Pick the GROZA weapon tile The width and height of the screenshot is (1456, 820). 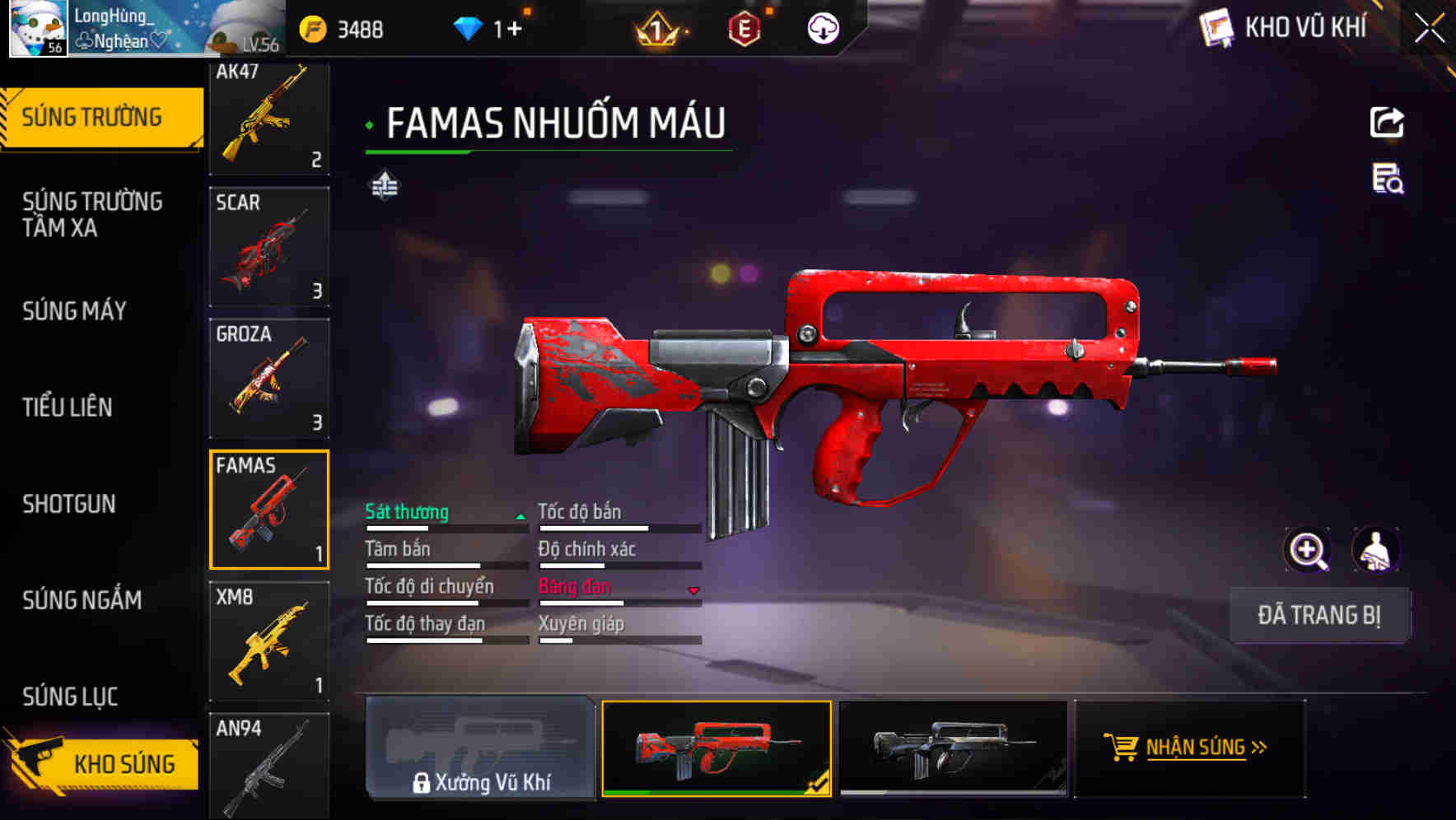coord(269,378)
